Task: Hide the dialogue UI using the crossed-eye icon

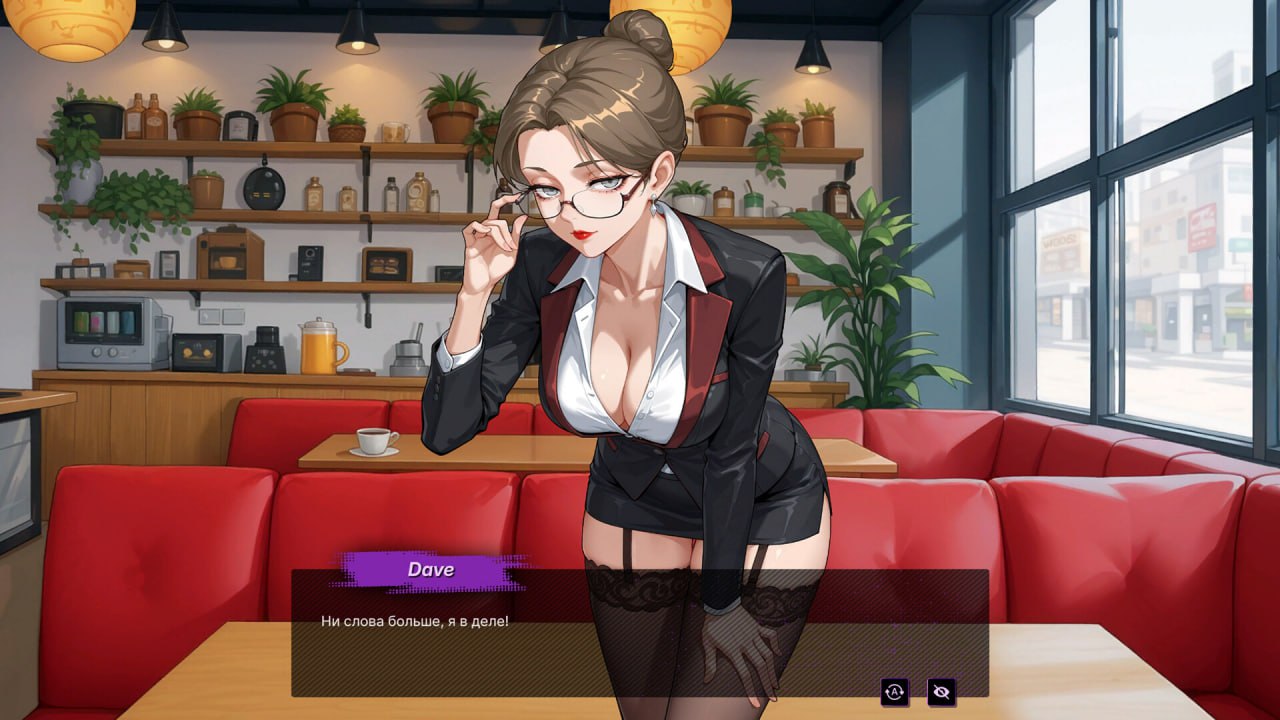Action: [x=942, y=692]
